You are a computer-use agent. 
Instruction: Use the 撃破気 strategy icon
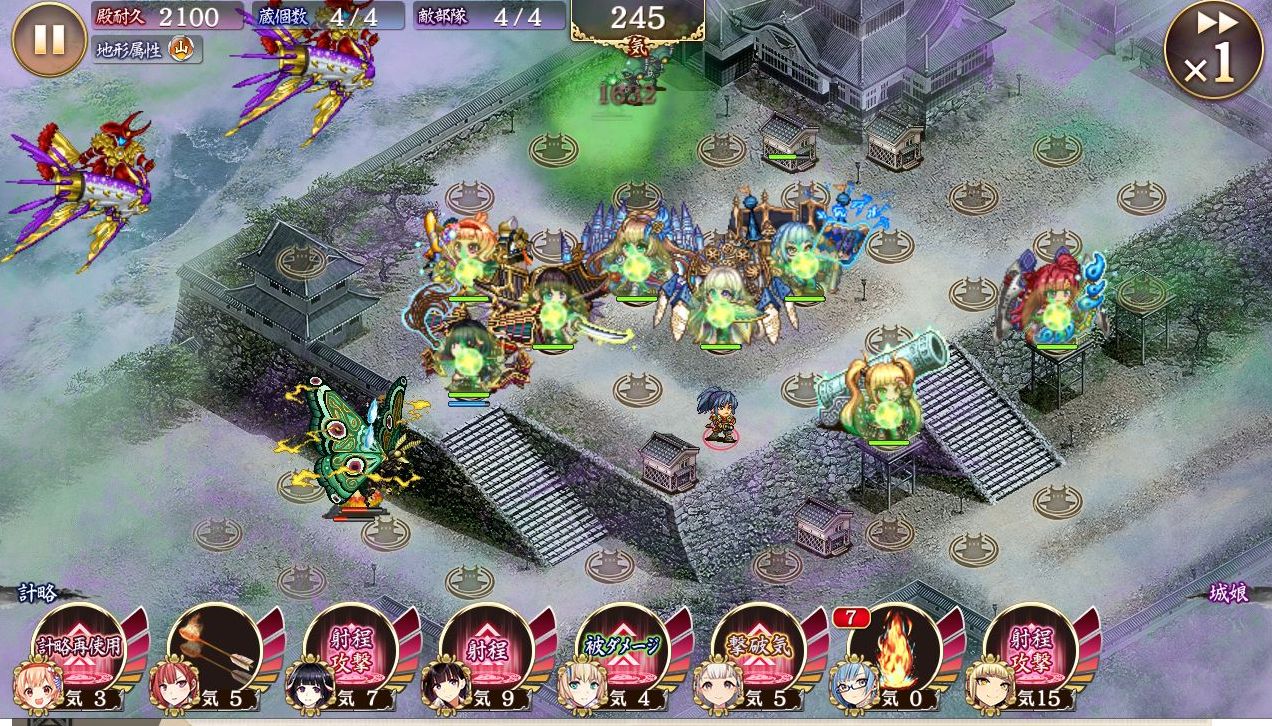pyautogui.click(x=759, y=649)
